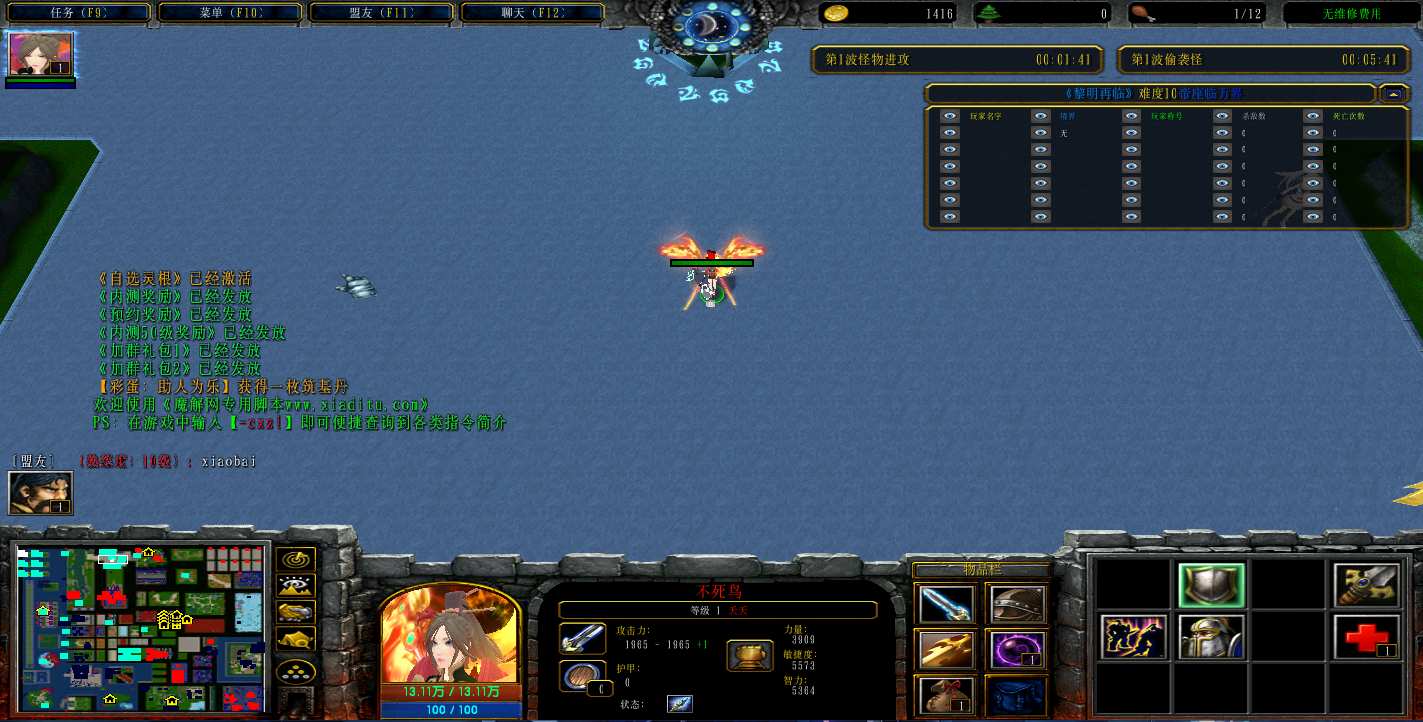Viewport: 1423px width, 722px height.
Task: Activate the green-bordered shield command
Action: pyautogui.click(x=1211, y=585)
